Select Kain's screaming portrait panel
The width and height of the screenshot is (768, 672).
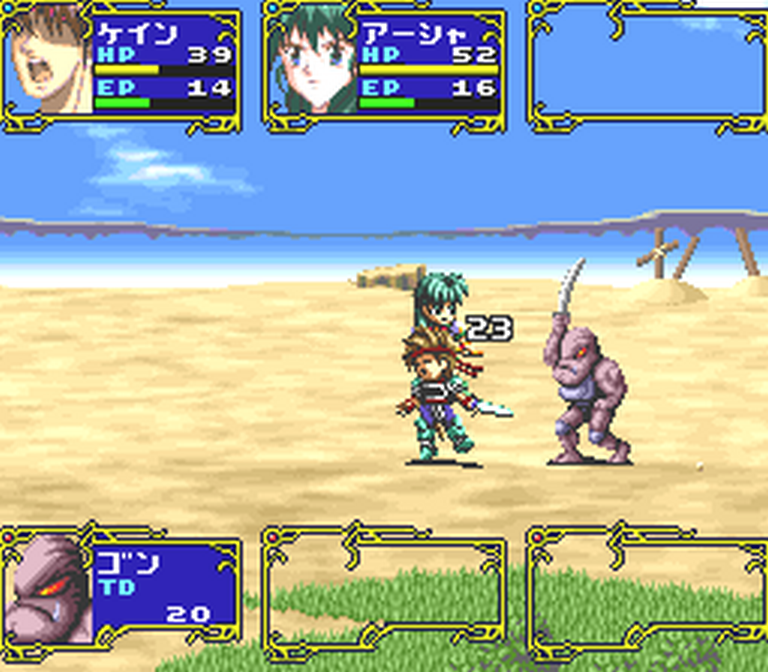(x=50, y=60)
